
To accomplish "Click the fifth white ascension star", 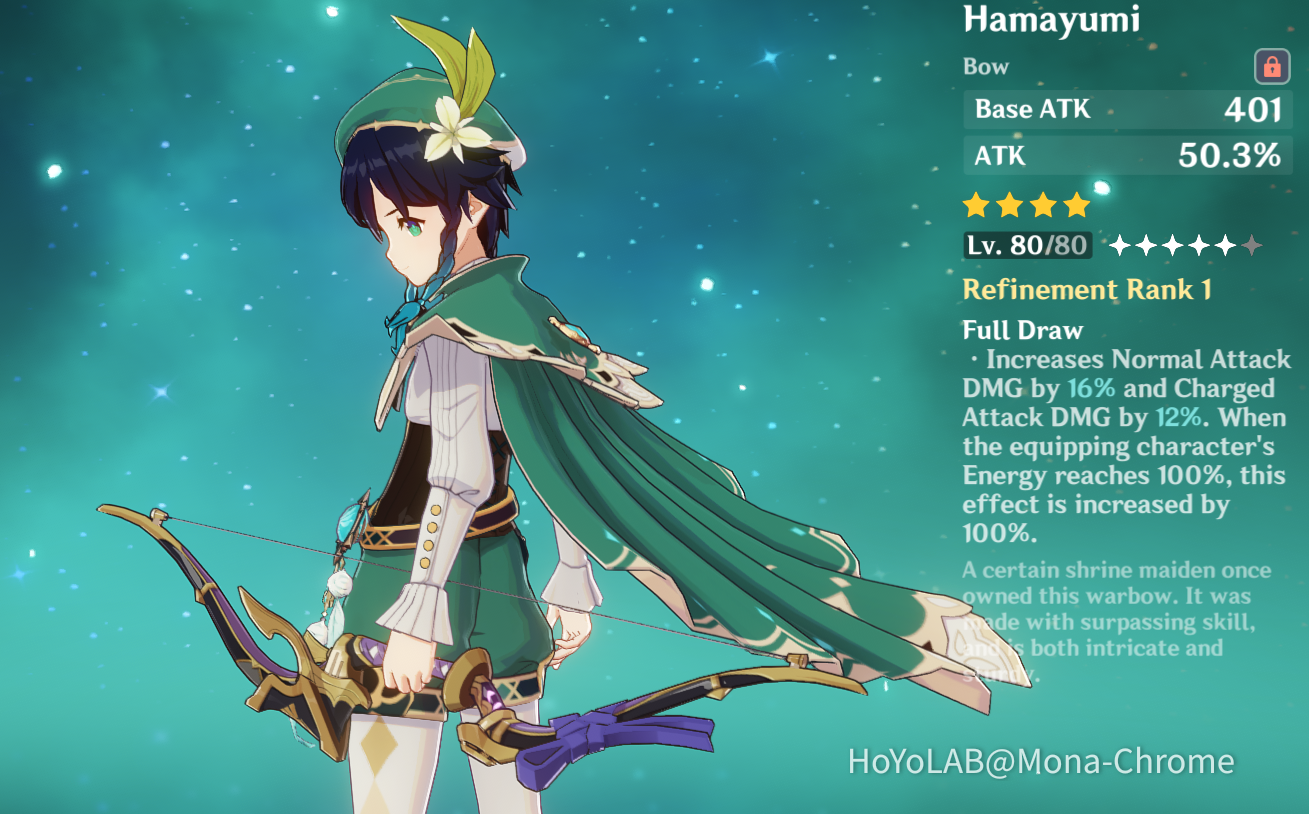I will (1224, 243).
